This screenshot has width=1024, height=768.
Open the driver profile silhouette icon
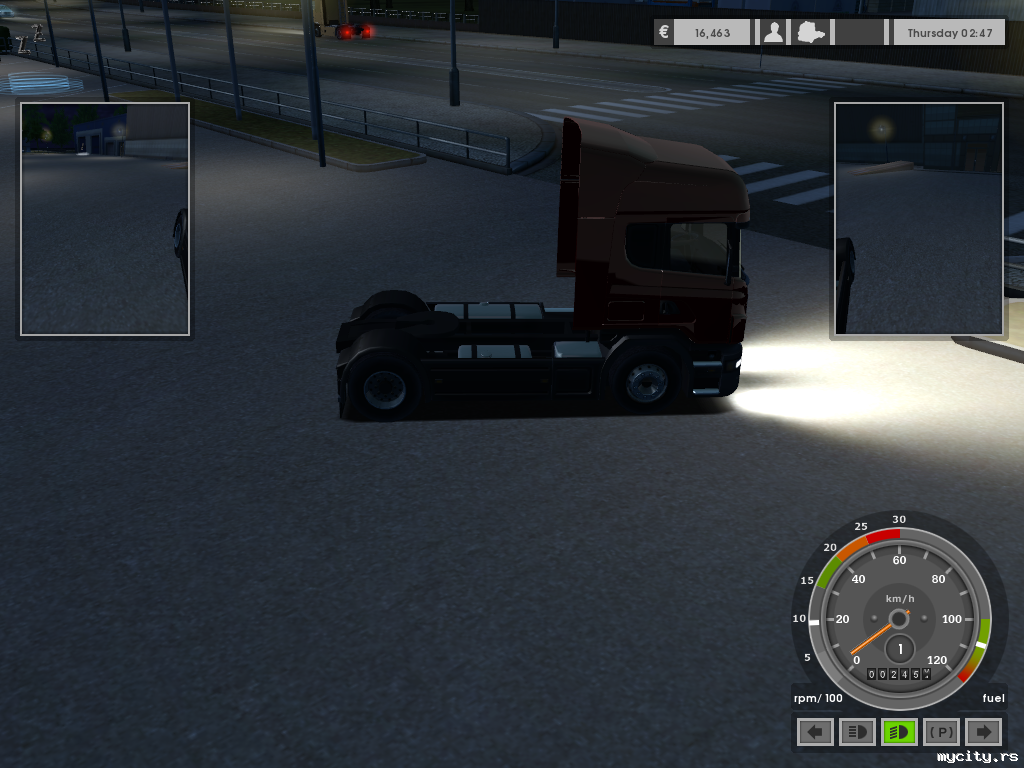pos(773,33)
